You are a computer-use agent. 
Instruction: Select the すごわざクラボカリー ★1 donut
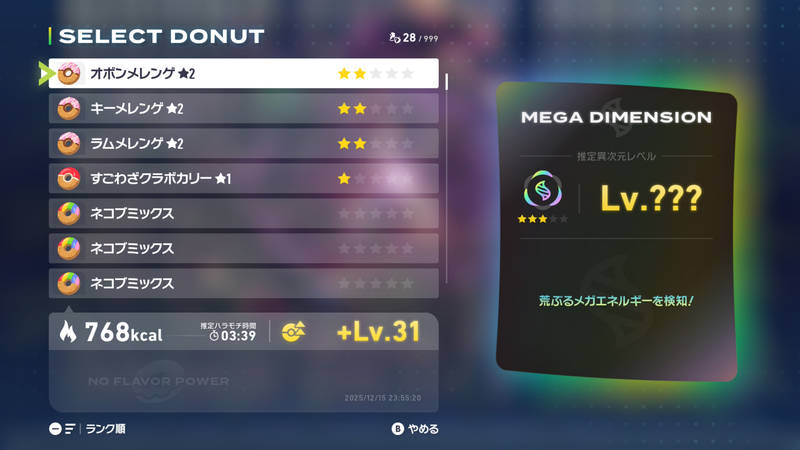(x=243, y=178)
